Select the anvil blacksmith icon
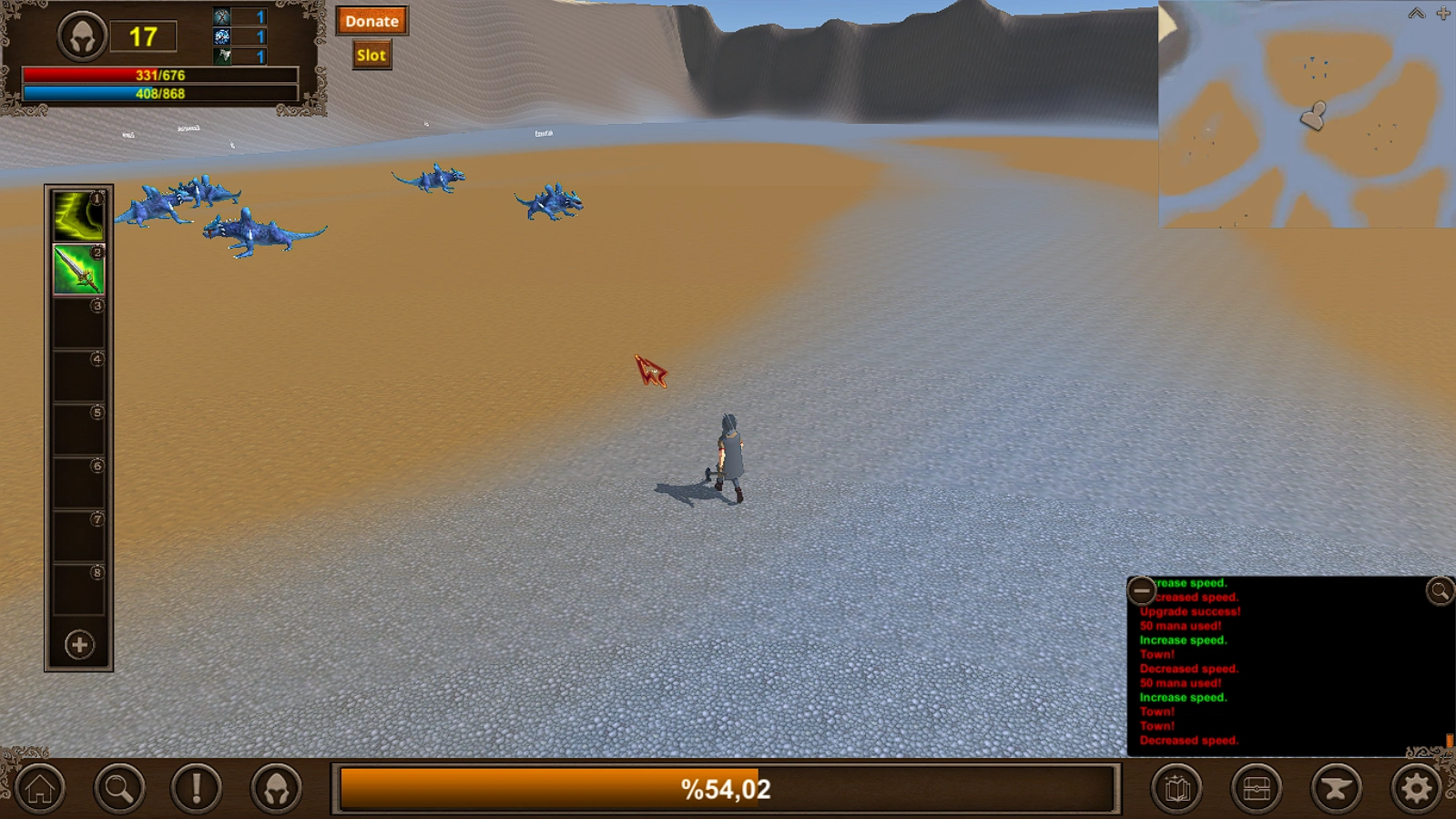Image resolution: width=1456 pixels, height=819 pixels. point(1337,787)
